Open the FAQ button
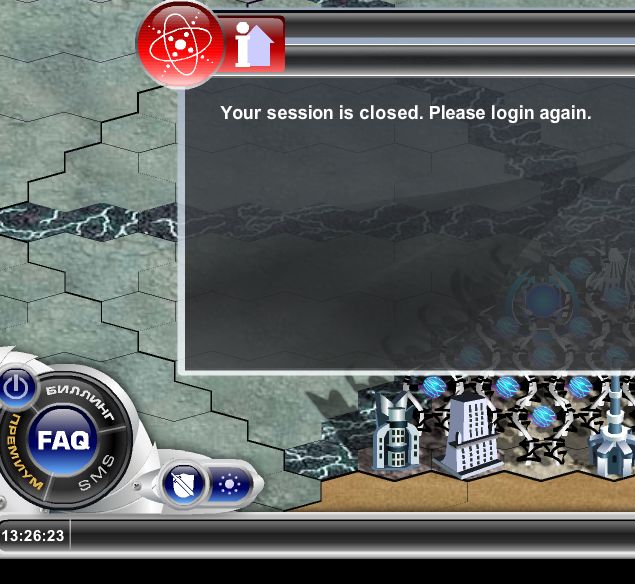 tap(65, 439)
